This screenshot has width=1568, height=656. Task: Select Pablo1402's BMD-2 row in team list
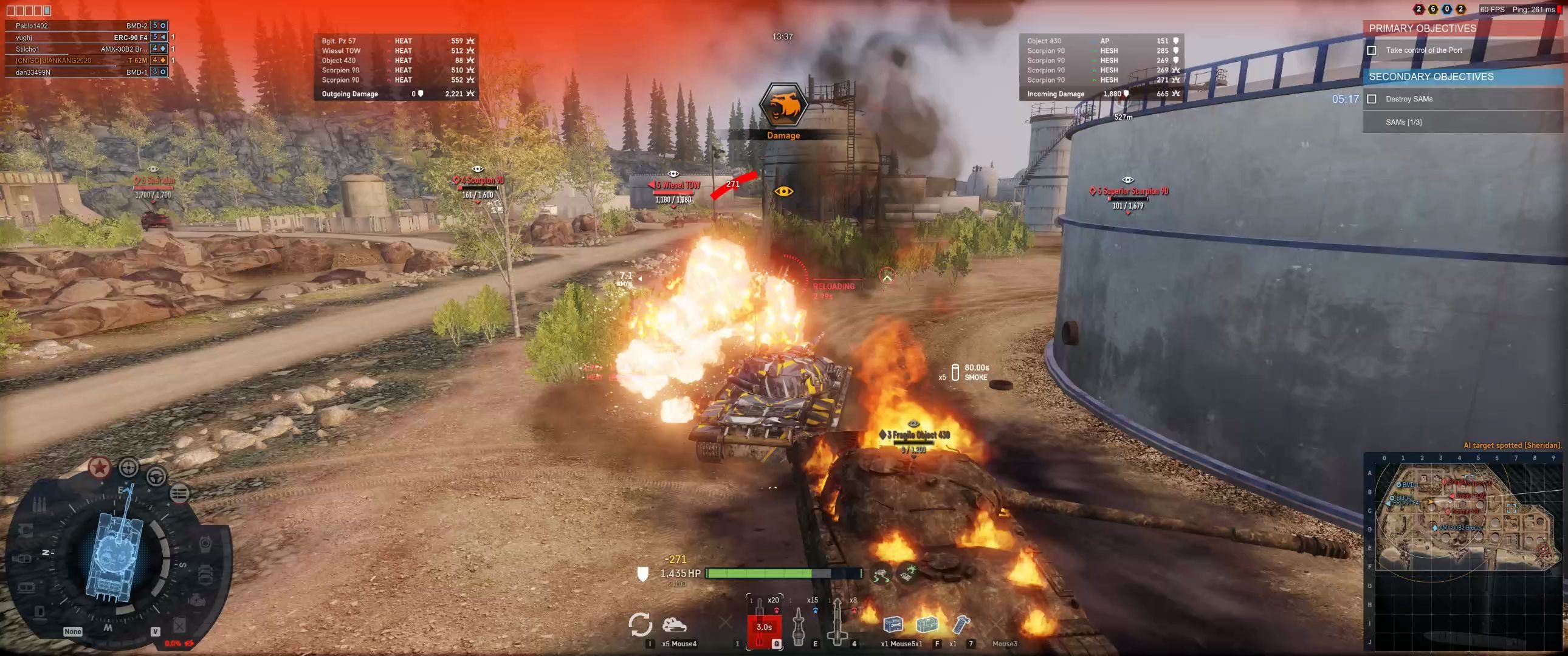pos(85,26)
